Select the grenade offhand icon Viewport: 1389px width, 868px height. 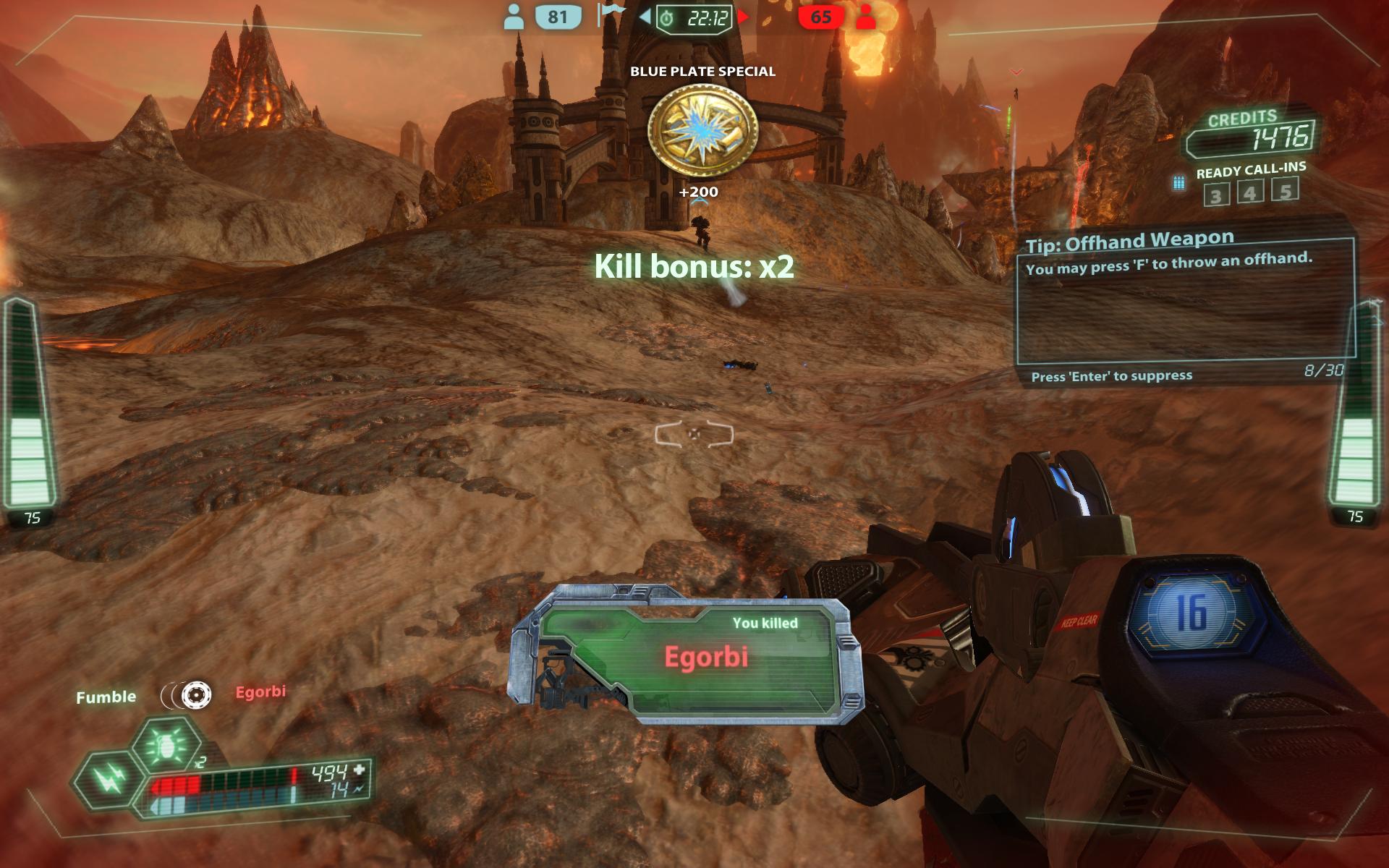pyautogui.click(x=167, y=745)
